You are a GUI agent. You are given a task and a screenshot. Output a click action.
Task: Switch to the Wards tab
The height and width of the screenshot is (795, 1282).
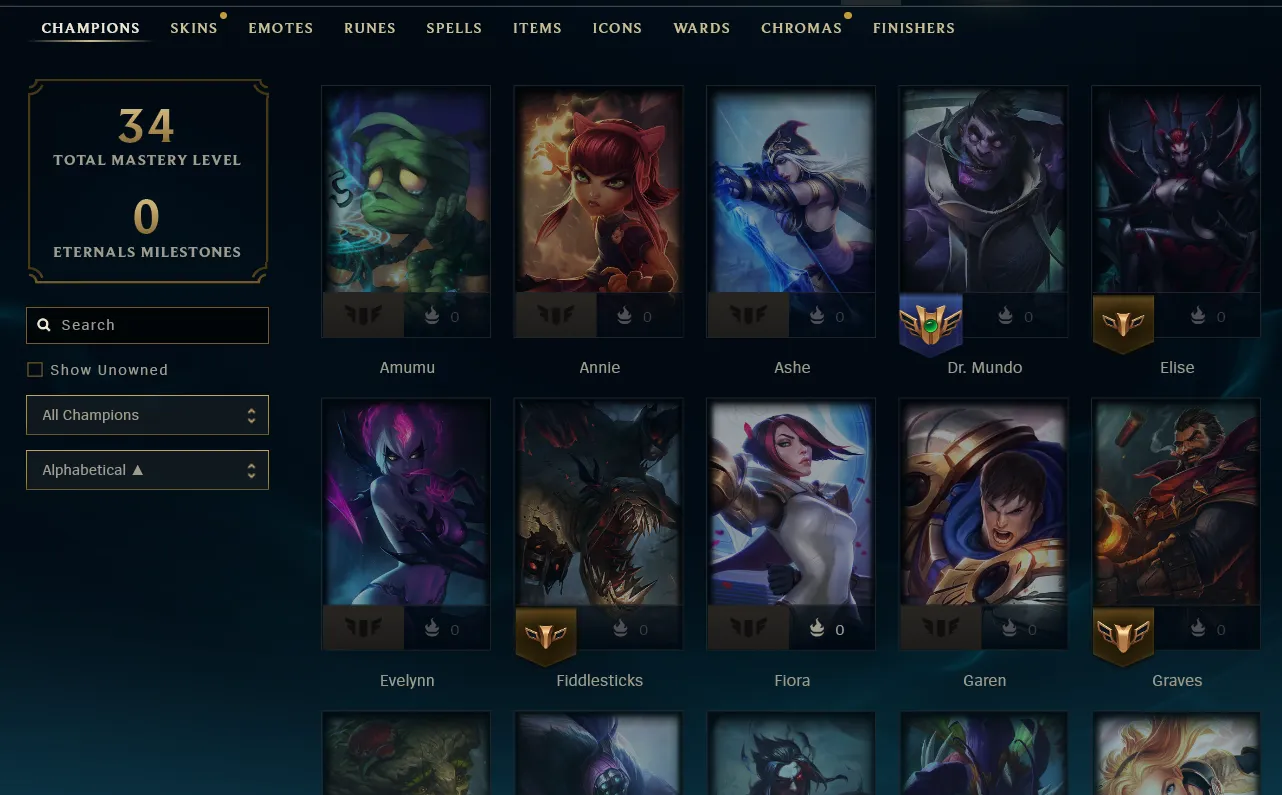pyautogui.click(x=702, y=28)
